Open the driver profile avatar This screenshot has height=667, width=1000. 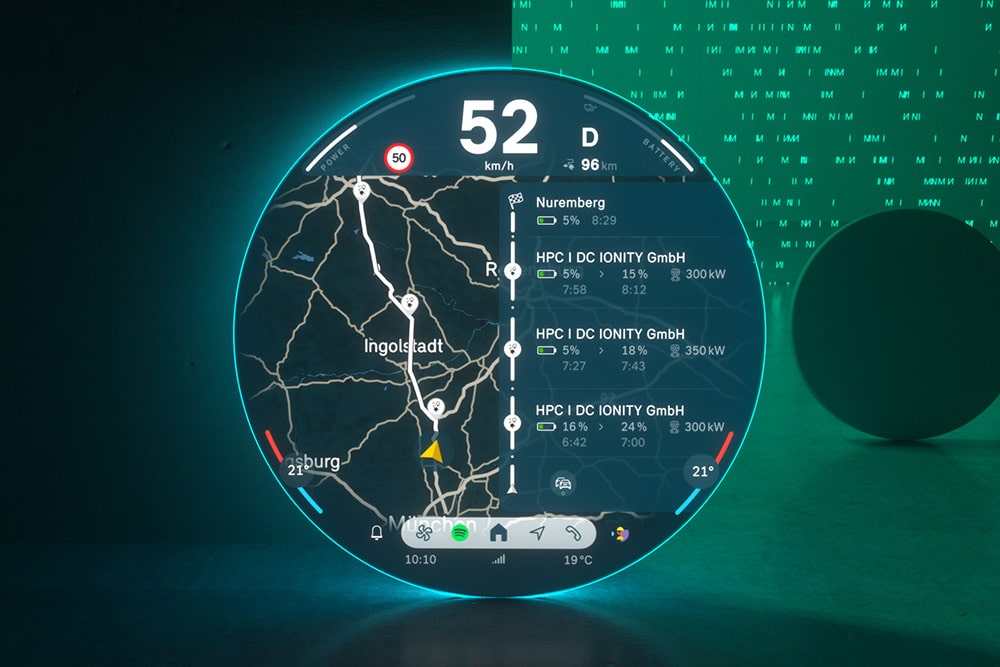click(x=620, y=534)
